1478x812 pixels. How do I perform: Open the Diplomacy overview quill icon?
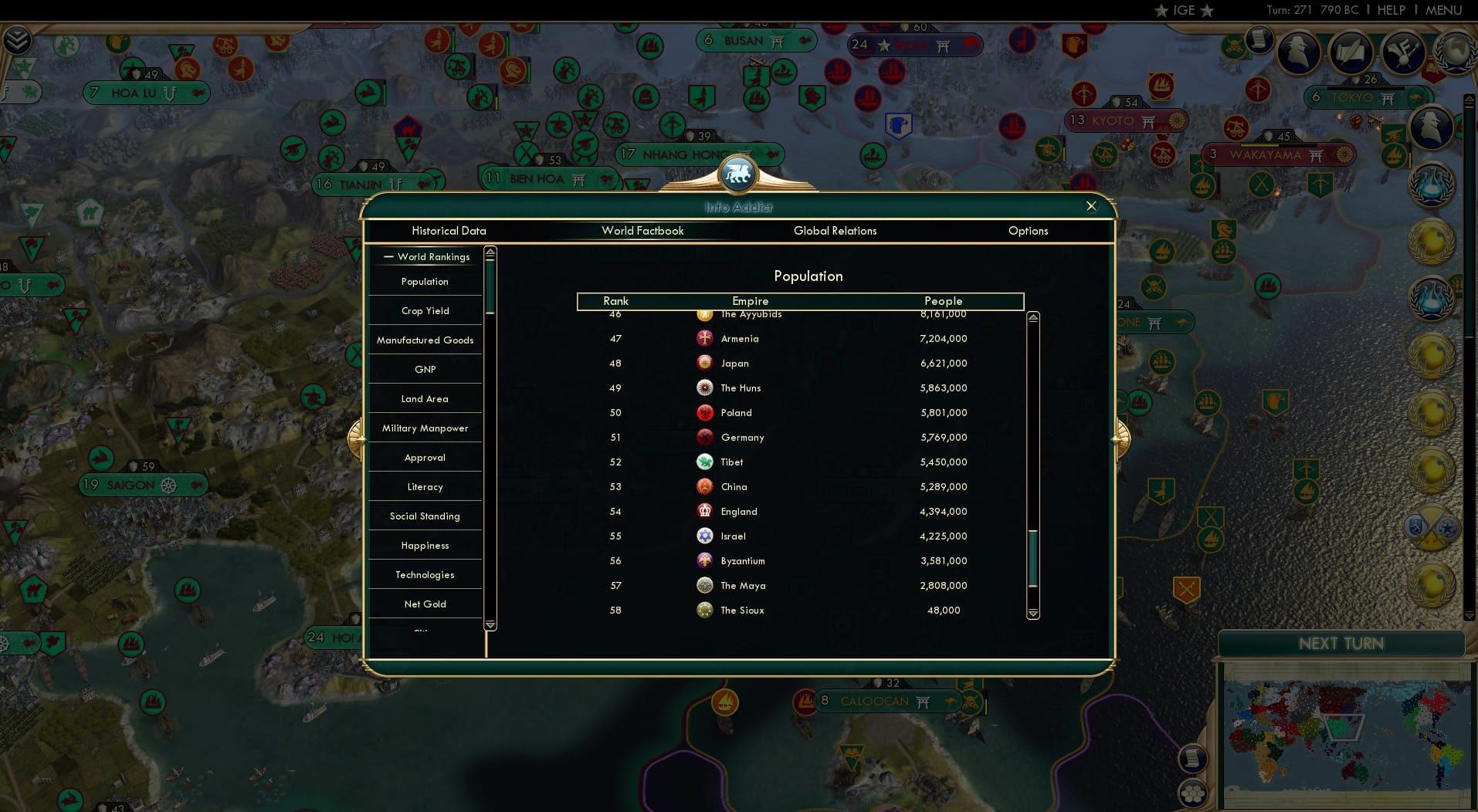point(1351,52)
